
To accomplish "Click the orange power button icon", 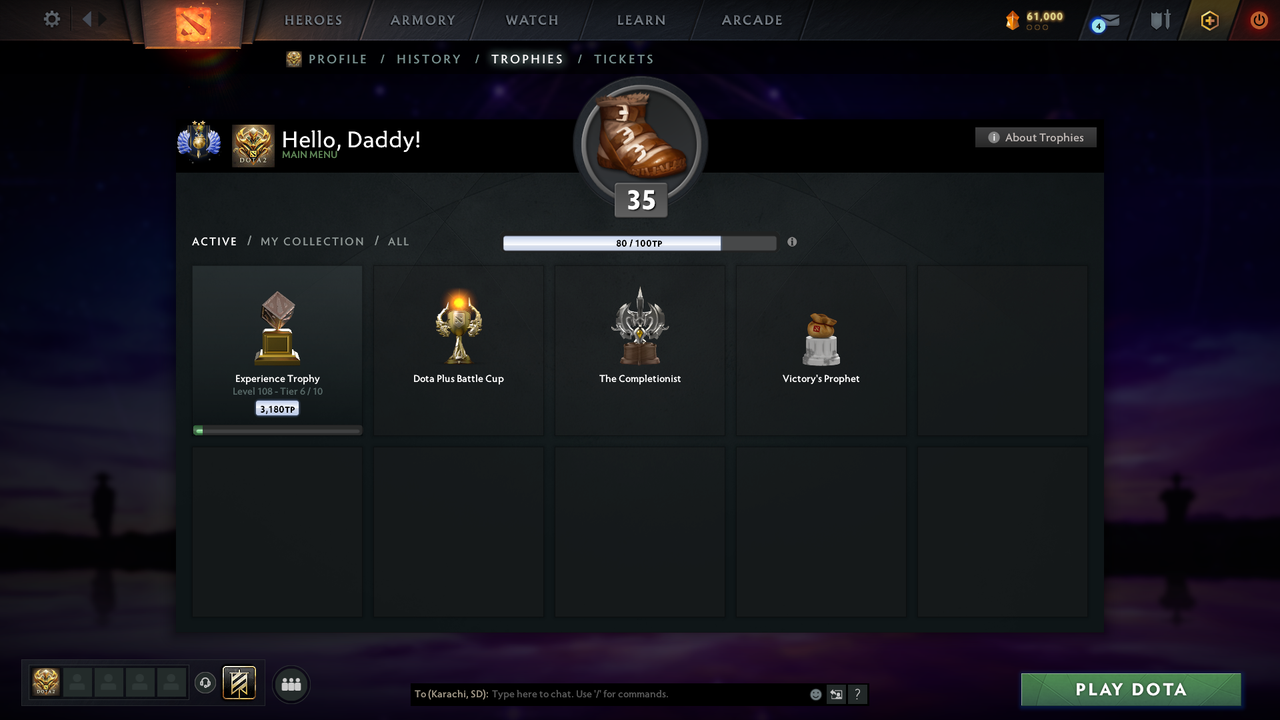I will [1258, 20].
